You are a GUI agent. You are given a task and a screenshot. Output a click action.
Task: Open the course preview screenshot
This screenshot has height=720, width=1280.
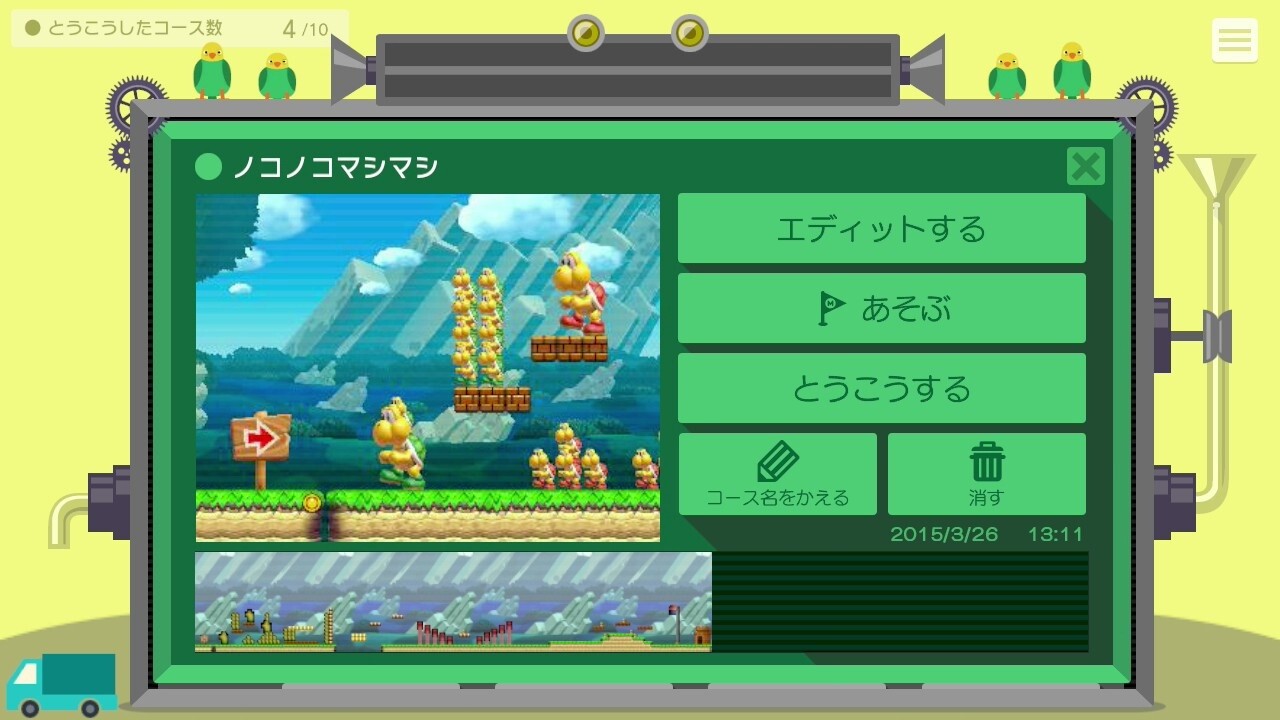tap(428, 367)
